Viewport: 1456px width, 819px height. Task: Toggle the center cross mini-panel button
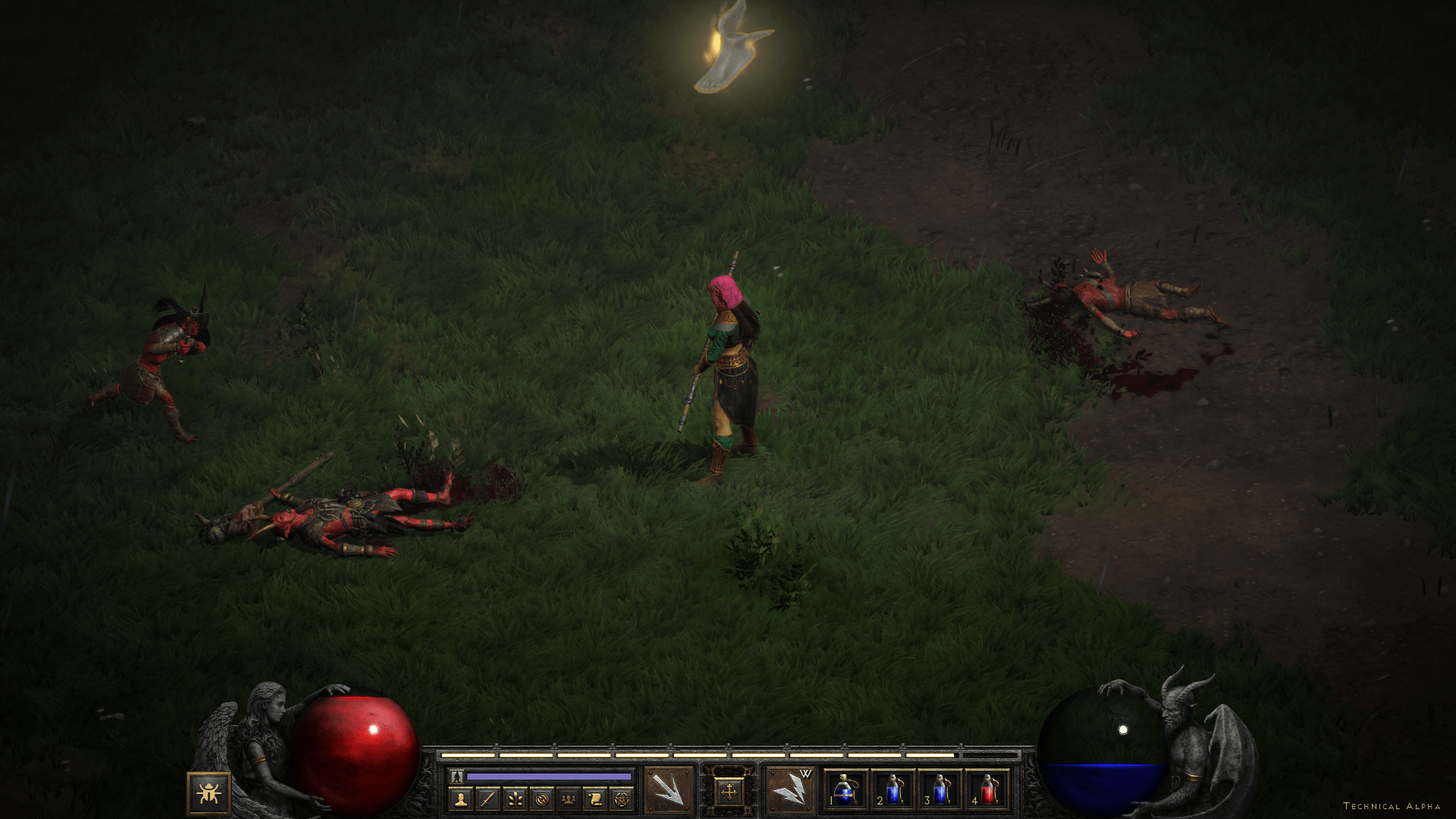(729, 792)
